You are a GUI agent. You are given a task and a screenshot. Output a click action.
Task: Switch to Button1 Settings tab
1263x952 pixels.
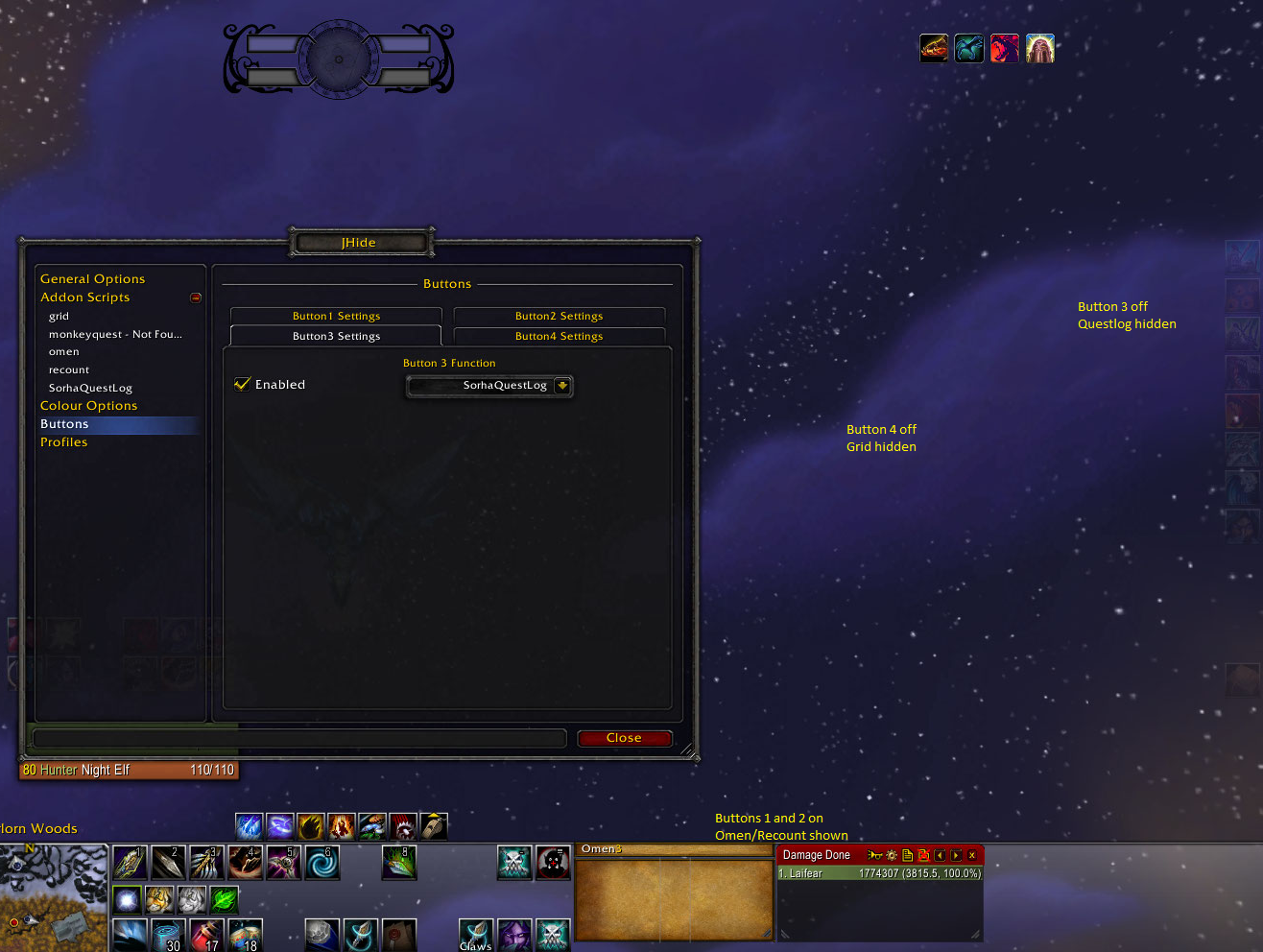[x=336, y=316]
